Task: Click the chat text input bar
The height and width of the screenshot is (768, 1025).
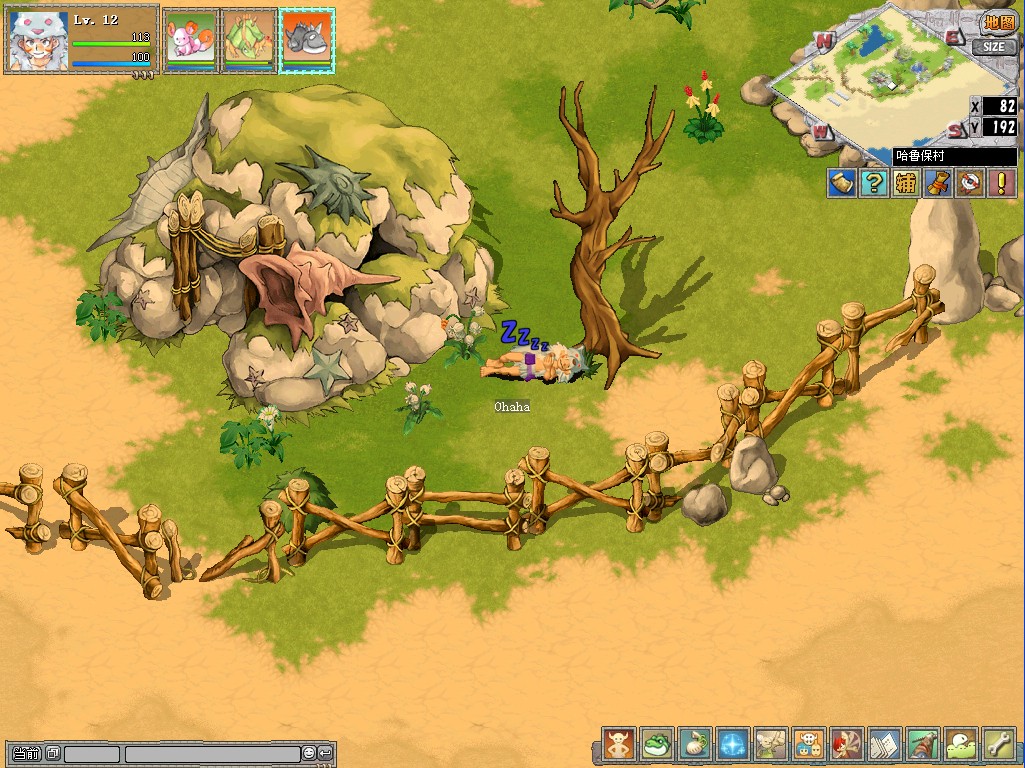Action: click(212, 753)
